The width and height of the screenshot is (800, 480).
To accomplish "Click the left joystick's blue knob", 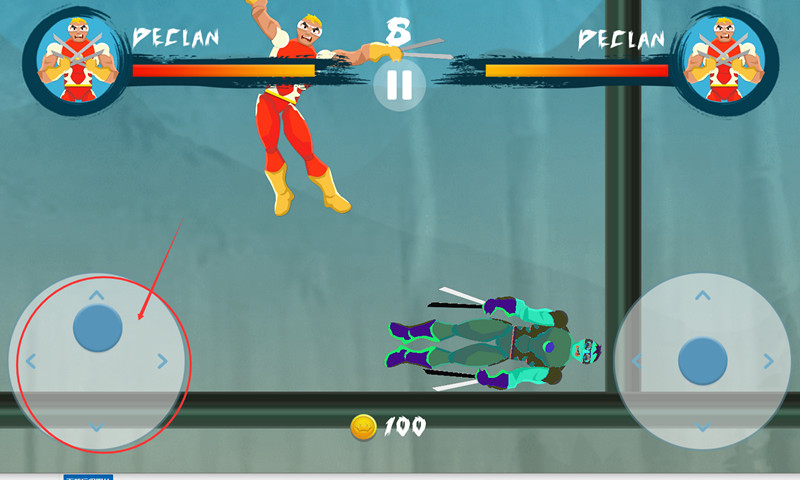I will coord(98,327).
